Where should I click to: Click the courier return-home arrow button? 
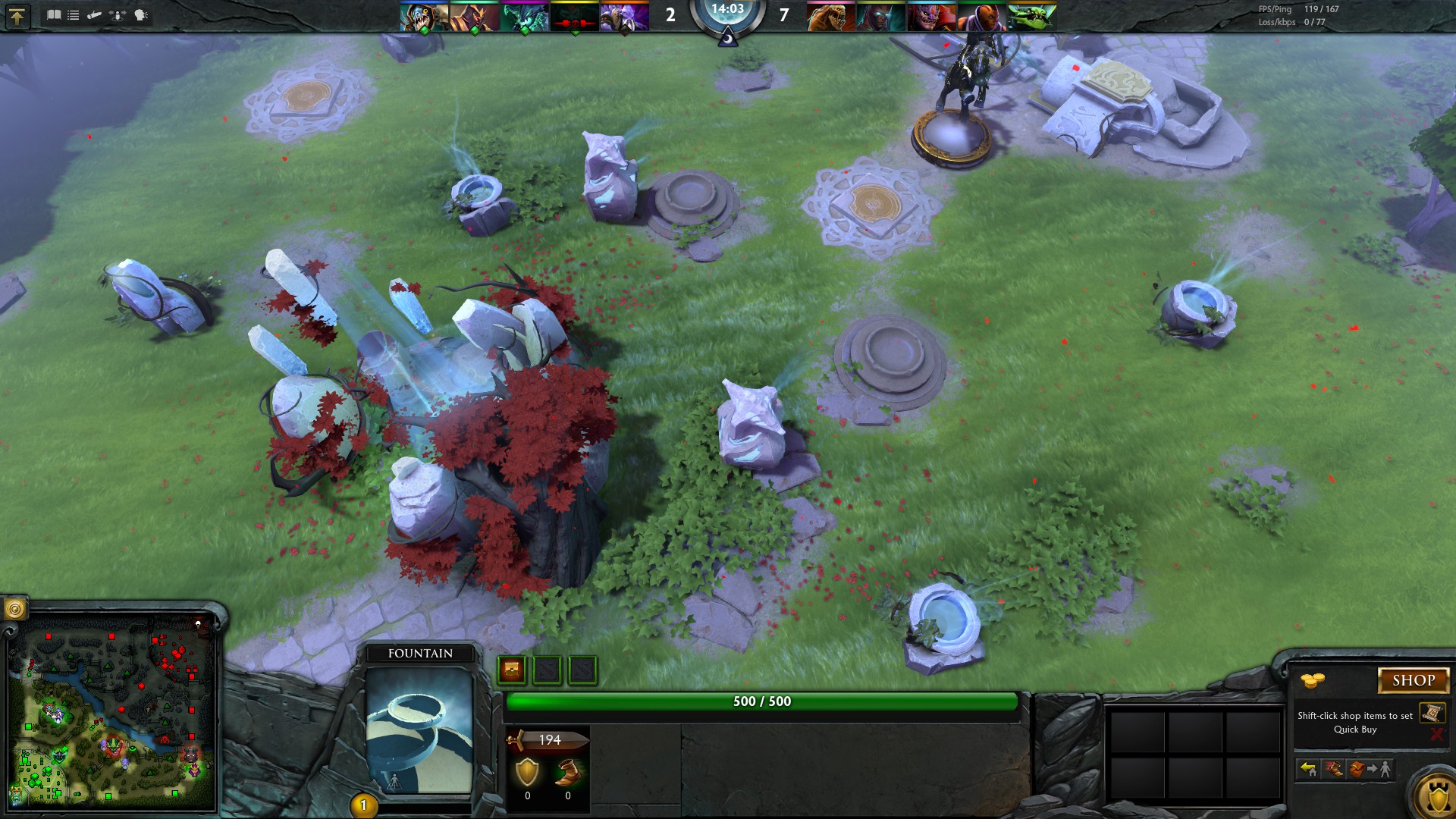pos(1308,770)
